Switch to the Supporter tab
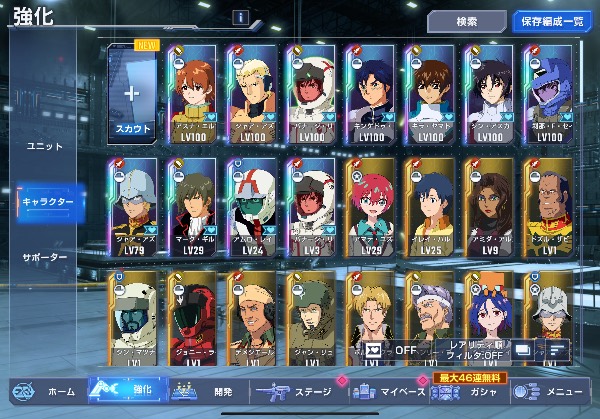 44,258
